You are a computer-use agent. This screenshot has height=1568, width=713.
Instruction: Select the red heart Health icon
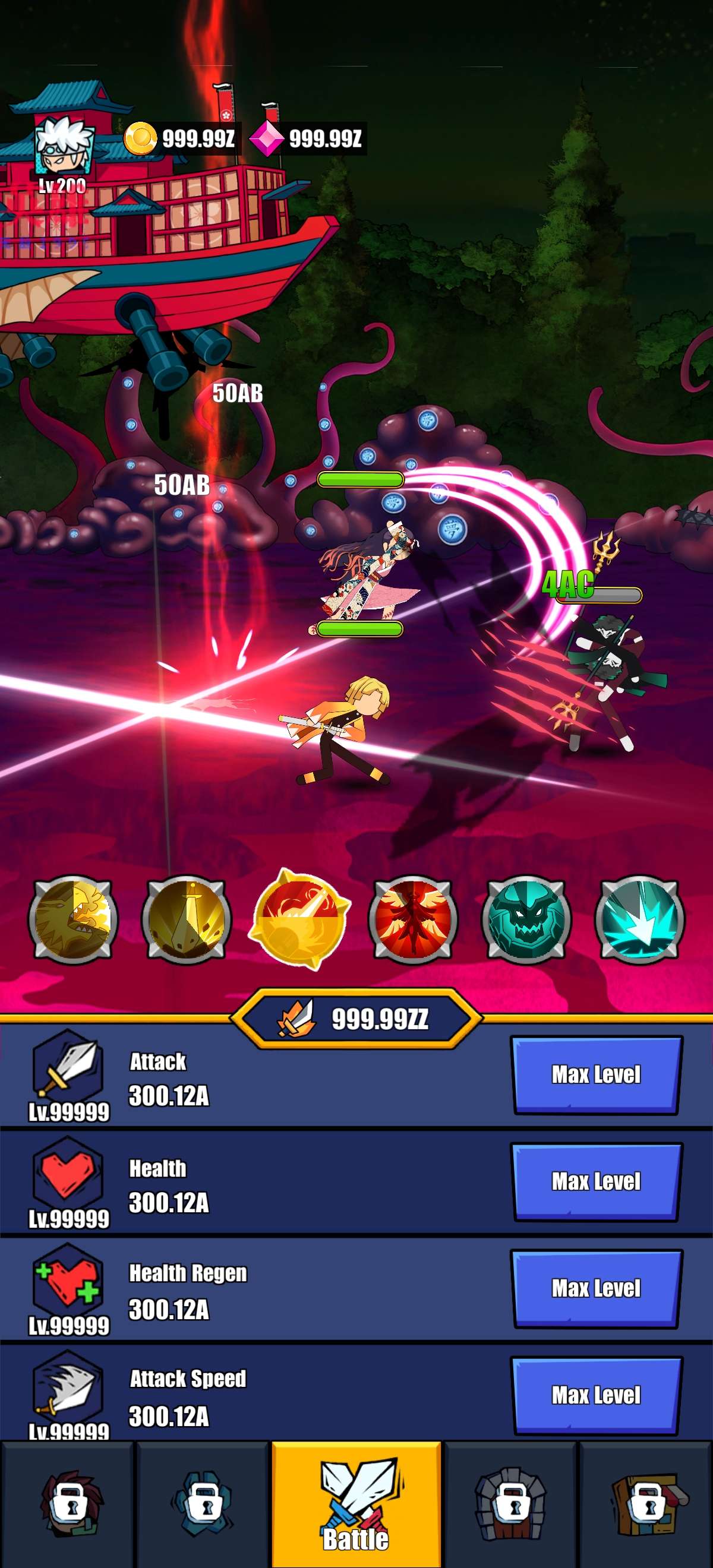tap(68, 1172)
